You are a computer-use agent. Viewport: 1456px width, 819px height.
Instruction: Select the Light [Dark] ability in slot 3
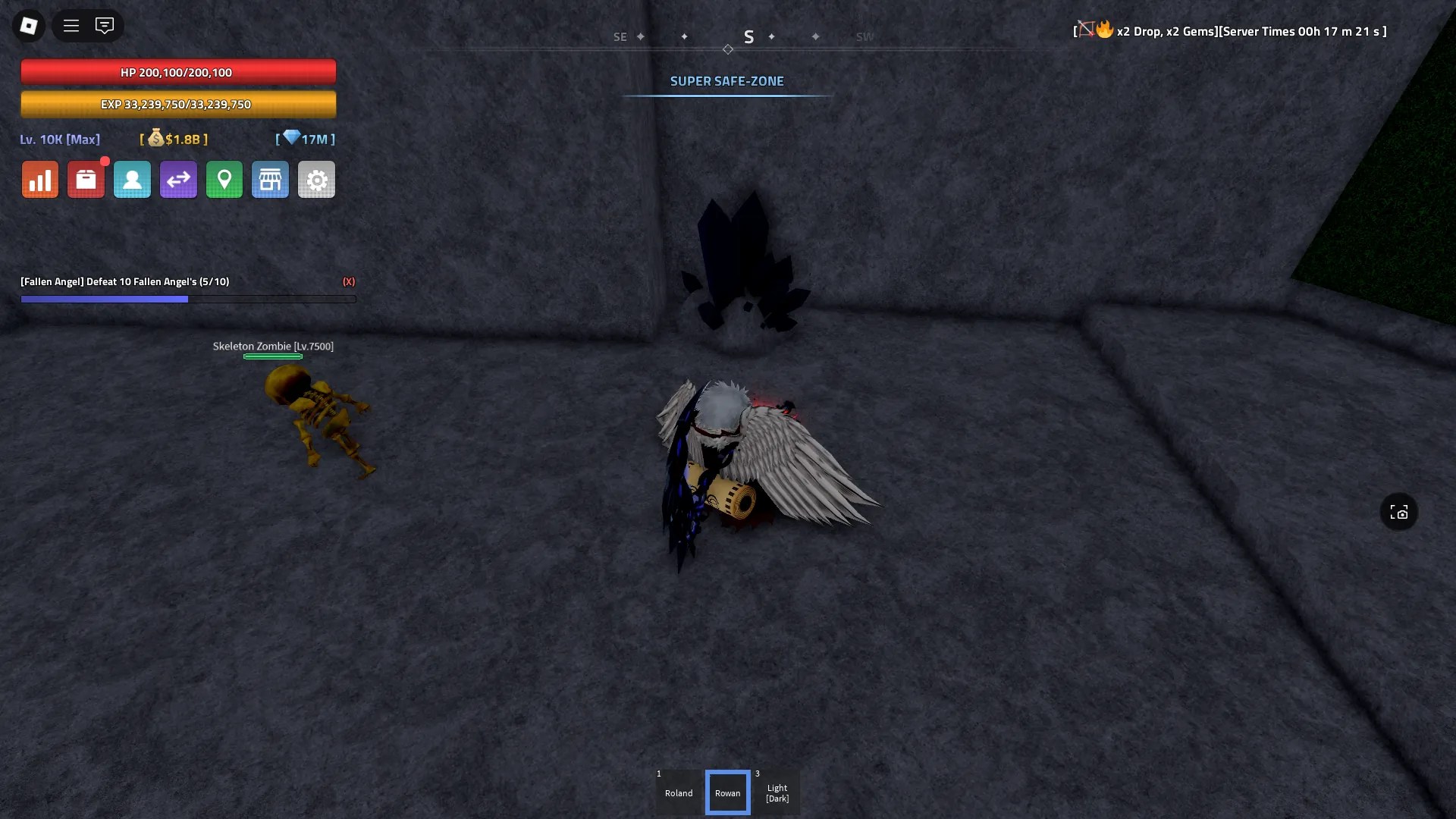pos(777,792)
